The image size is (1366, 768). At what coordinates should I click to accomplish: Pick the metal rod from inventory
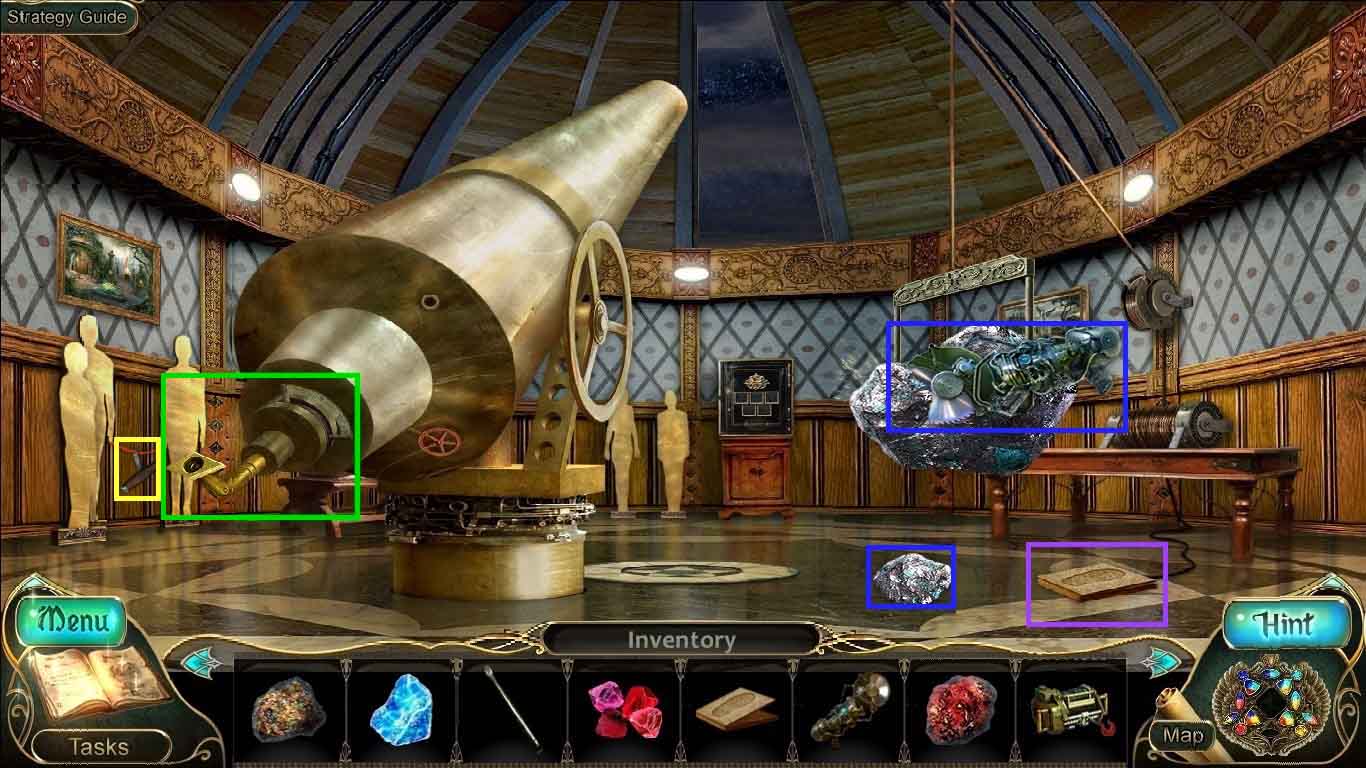pyautogui.click(x=513, y=708)
